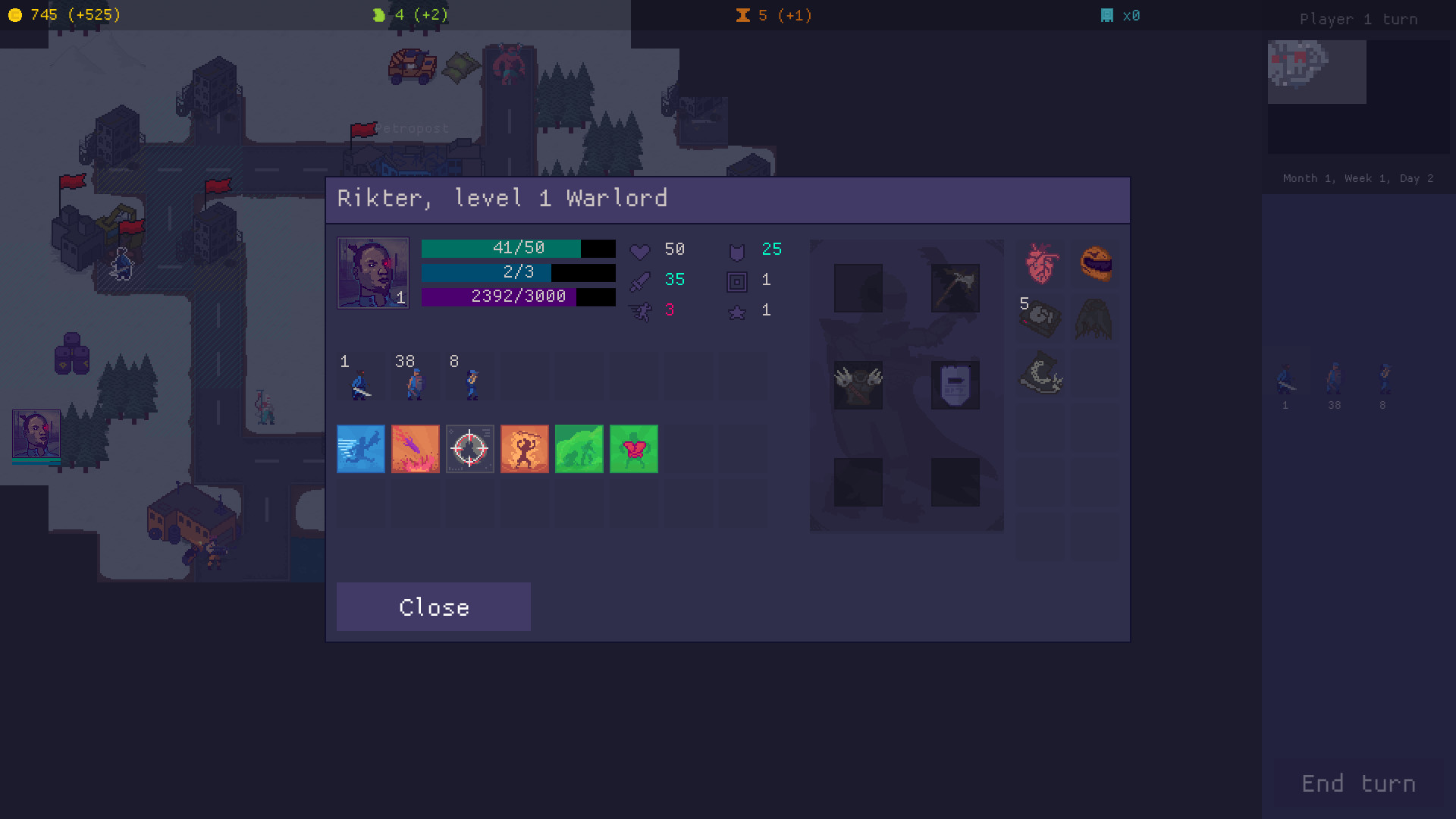
Task: Select the stack of 5 cassette tapes
Action: (1040, 318)
